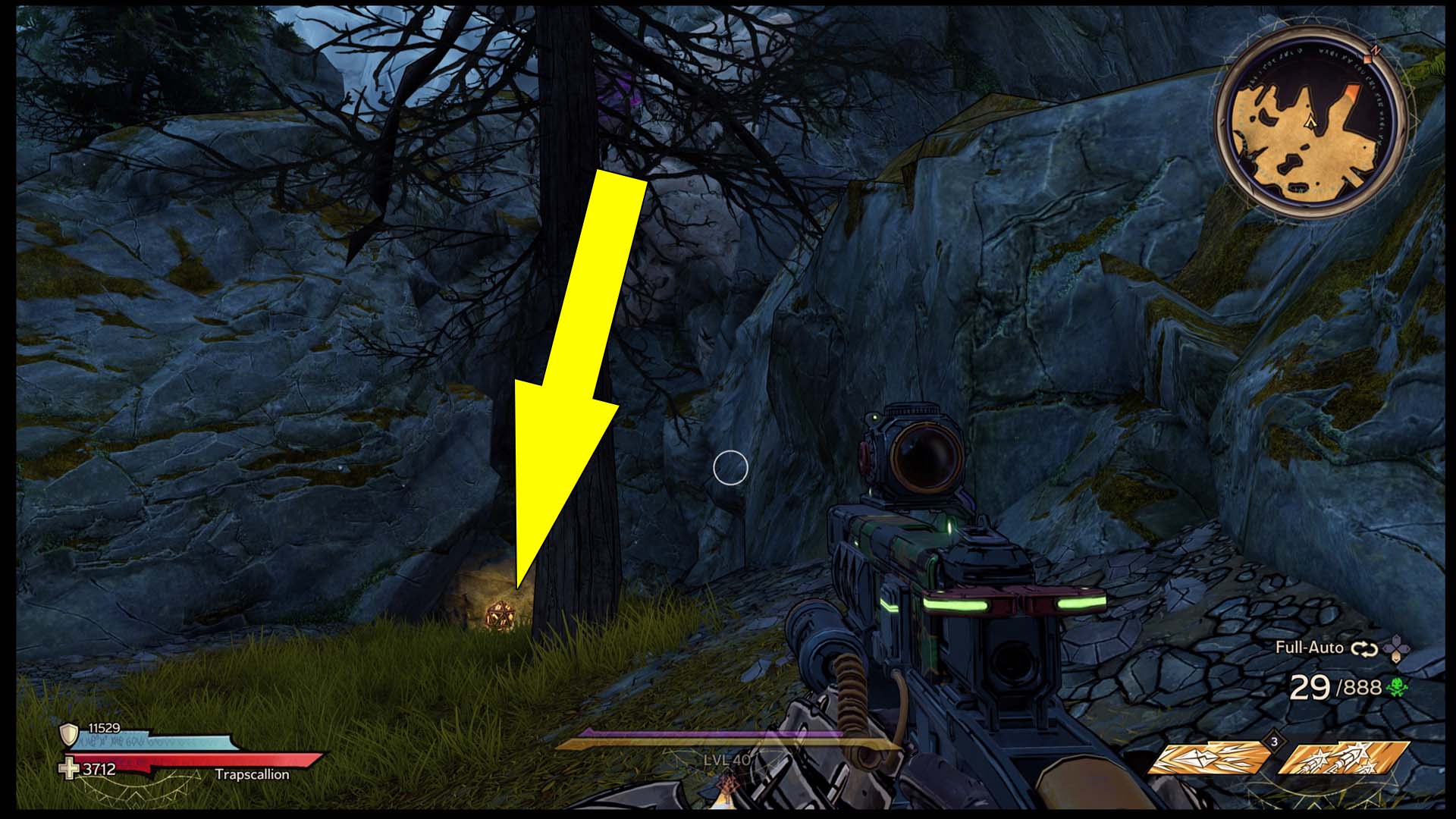Select the green poison damage skull icon
The width and height of the screenshot is (1456, 819).
(1397, 688)
